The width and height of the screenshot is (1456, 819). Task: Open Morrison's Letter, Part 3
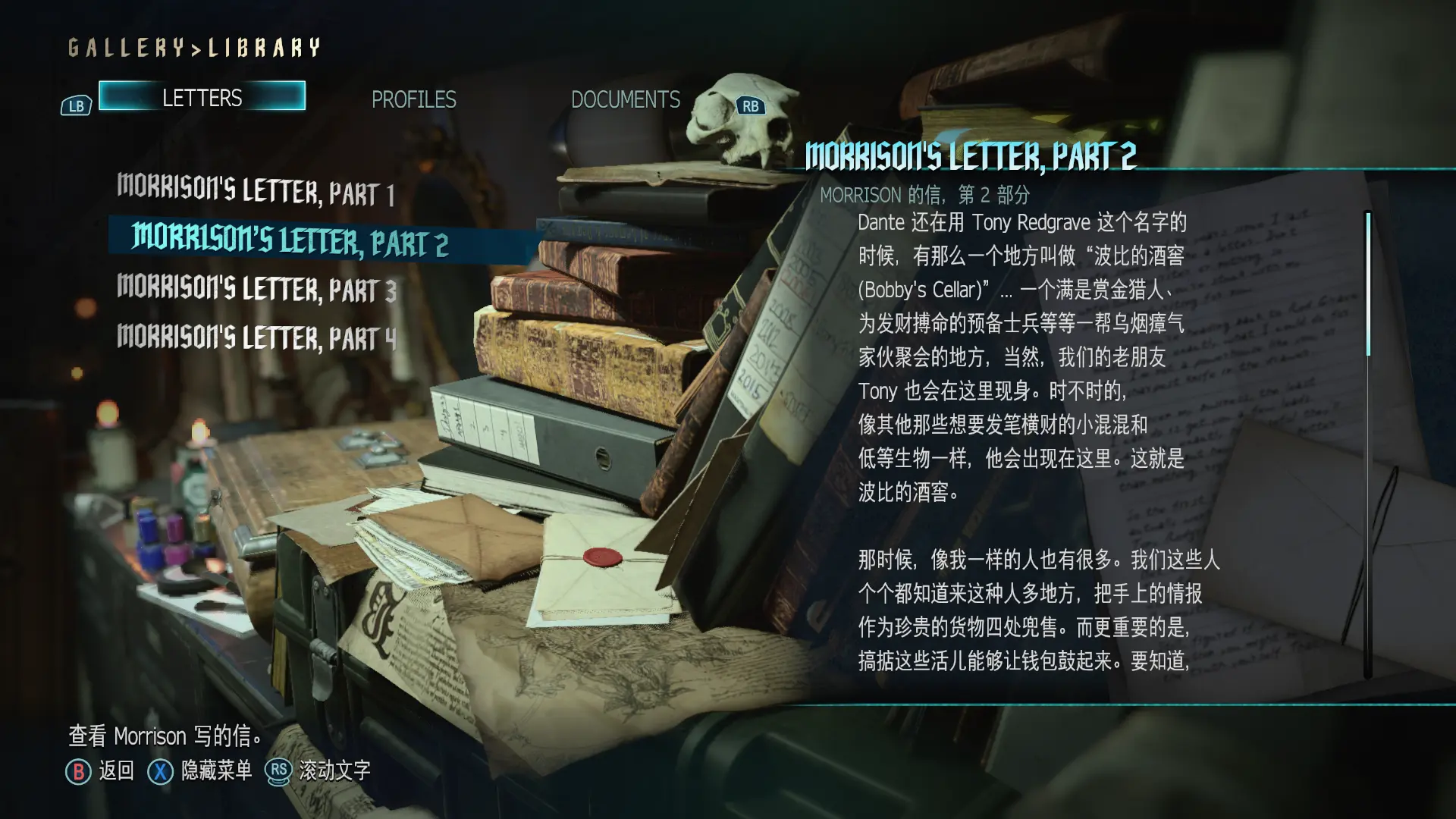click(256, 289)
